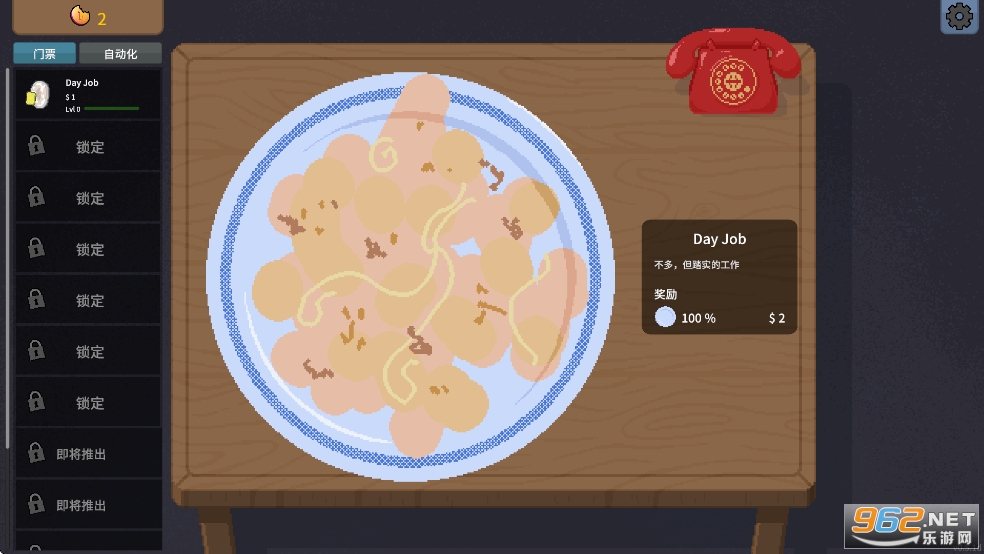Select the Day Job ticket entry
The height and width of the screenshot is (554, 984).
click(x=87, y=95)
